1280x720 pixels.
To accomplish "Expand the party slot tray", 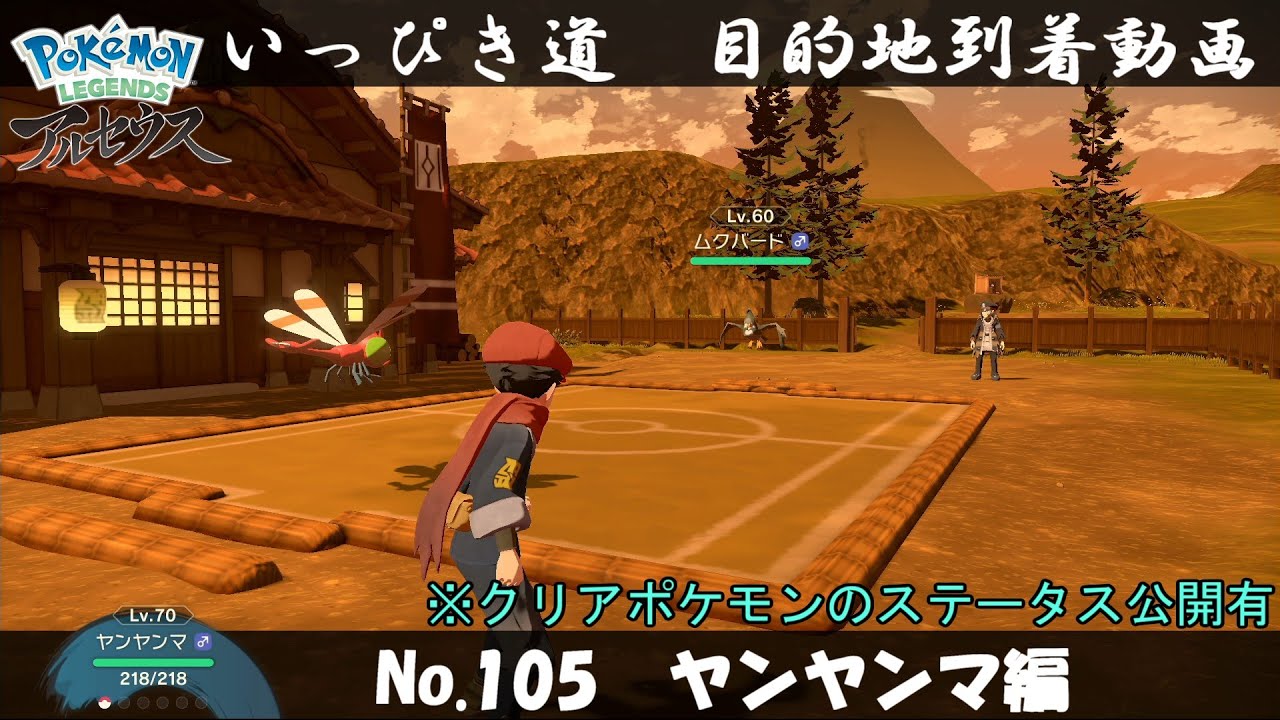I will coord(152,703).
